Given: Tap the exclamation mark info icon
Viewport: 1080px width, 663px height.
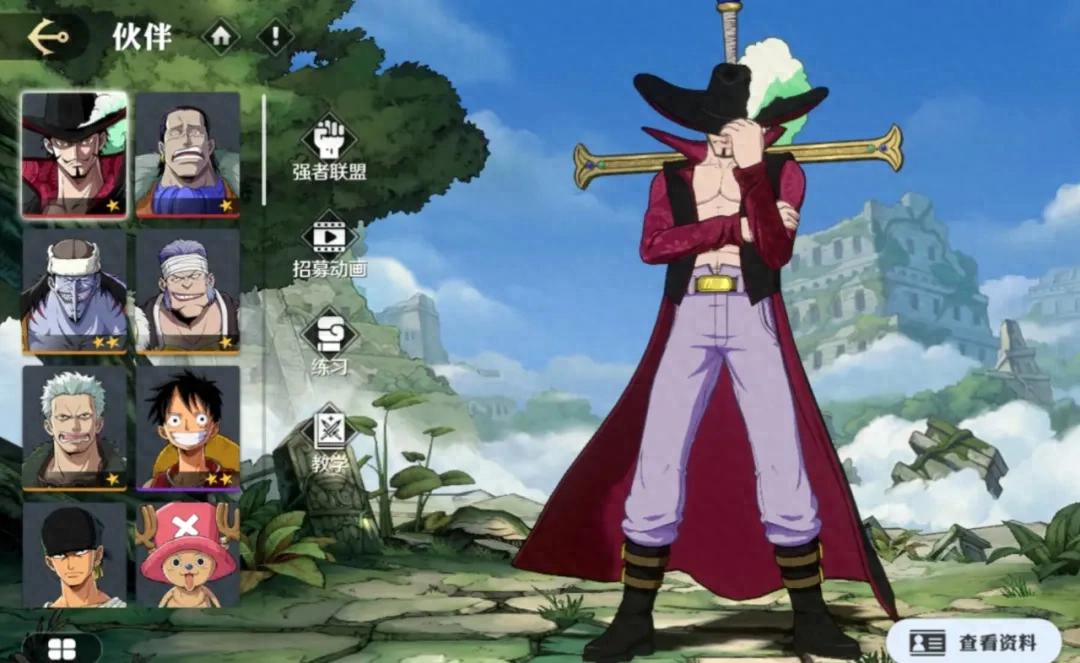Looking at the screenshot, I should 275,37.
